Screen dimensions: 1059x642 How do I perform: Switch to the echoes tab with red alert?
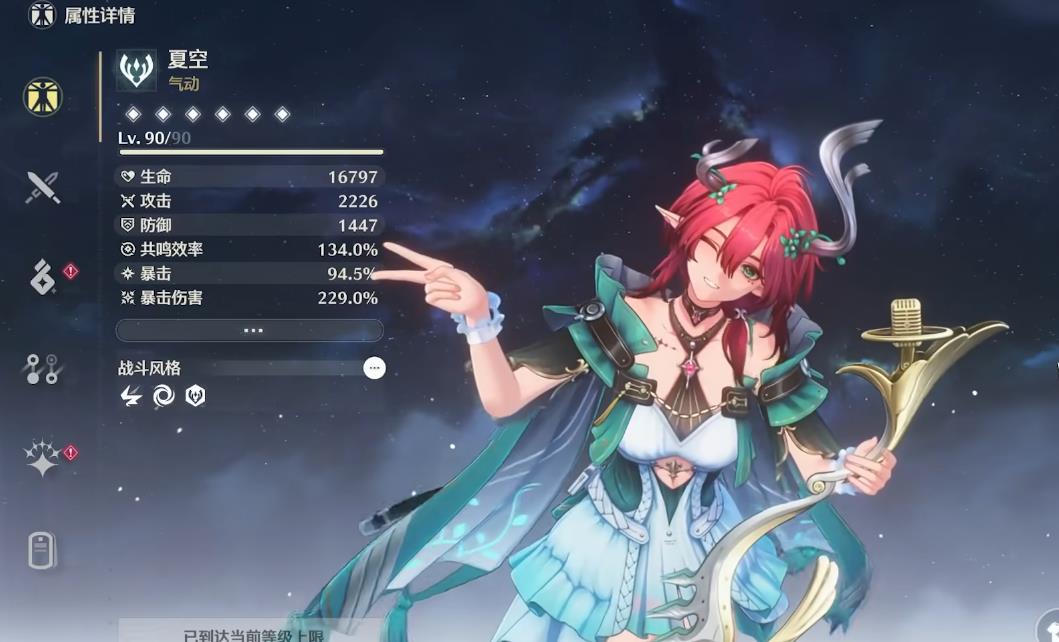coord(43,278)
